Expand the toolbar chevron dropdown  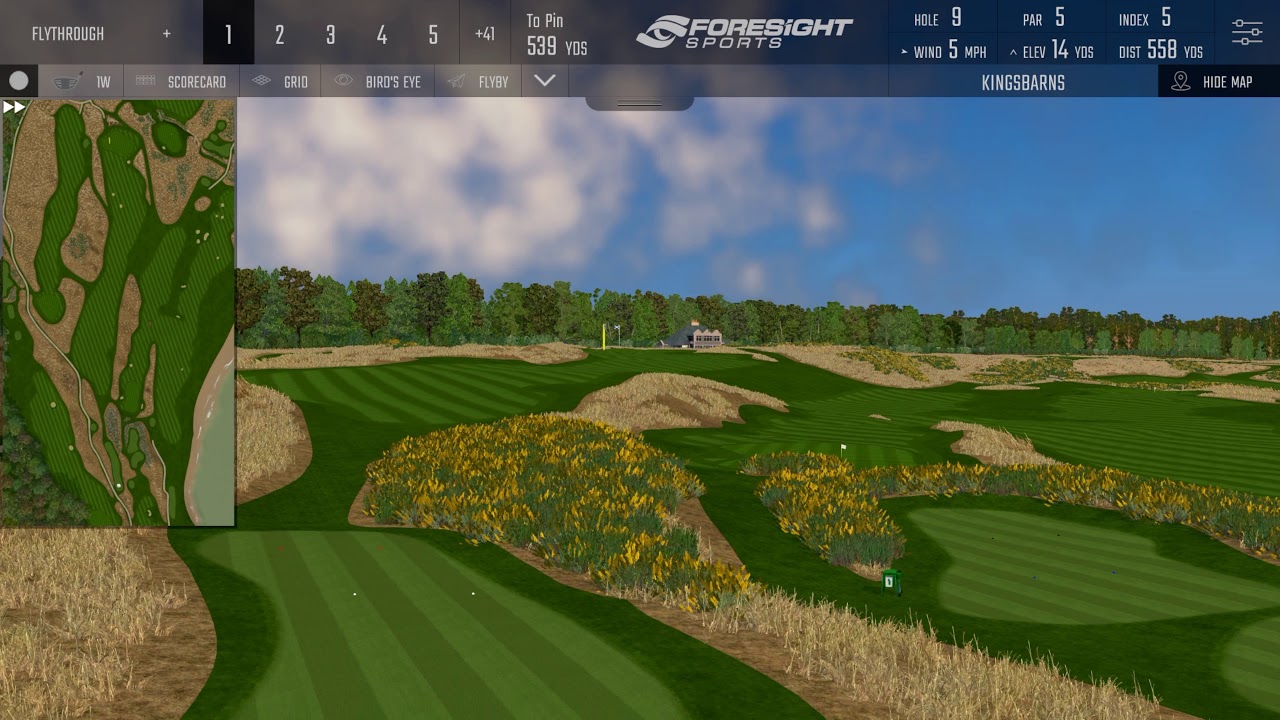545,81
